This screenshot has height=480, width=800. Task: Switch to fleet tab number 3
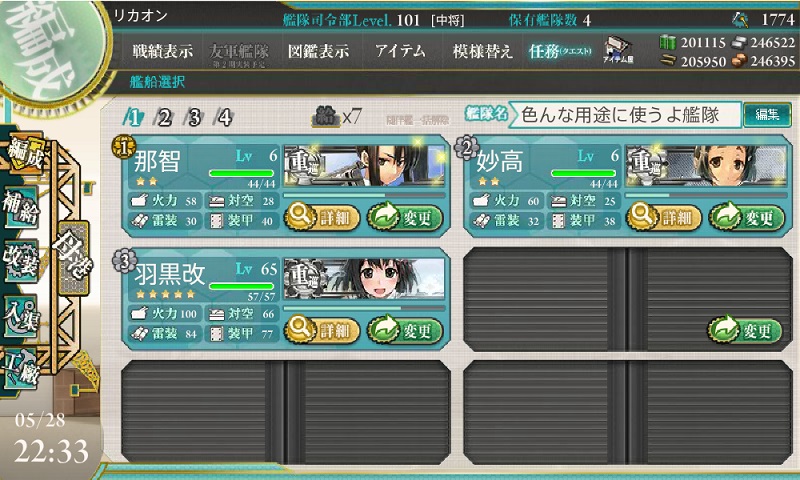coord(194,117)
